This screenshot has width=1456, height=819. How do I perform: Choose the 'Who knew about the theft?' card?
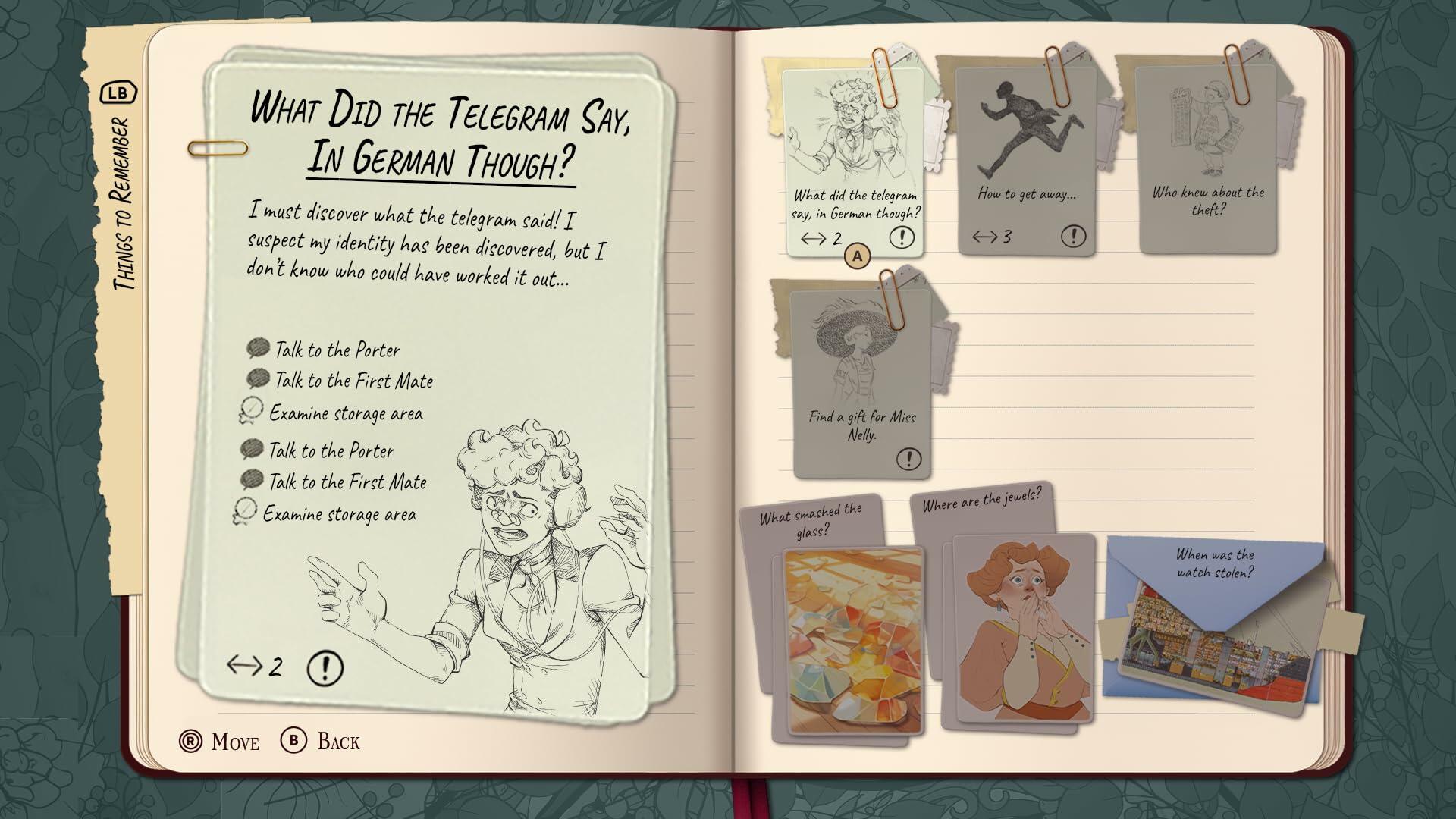click(1207, 160)
